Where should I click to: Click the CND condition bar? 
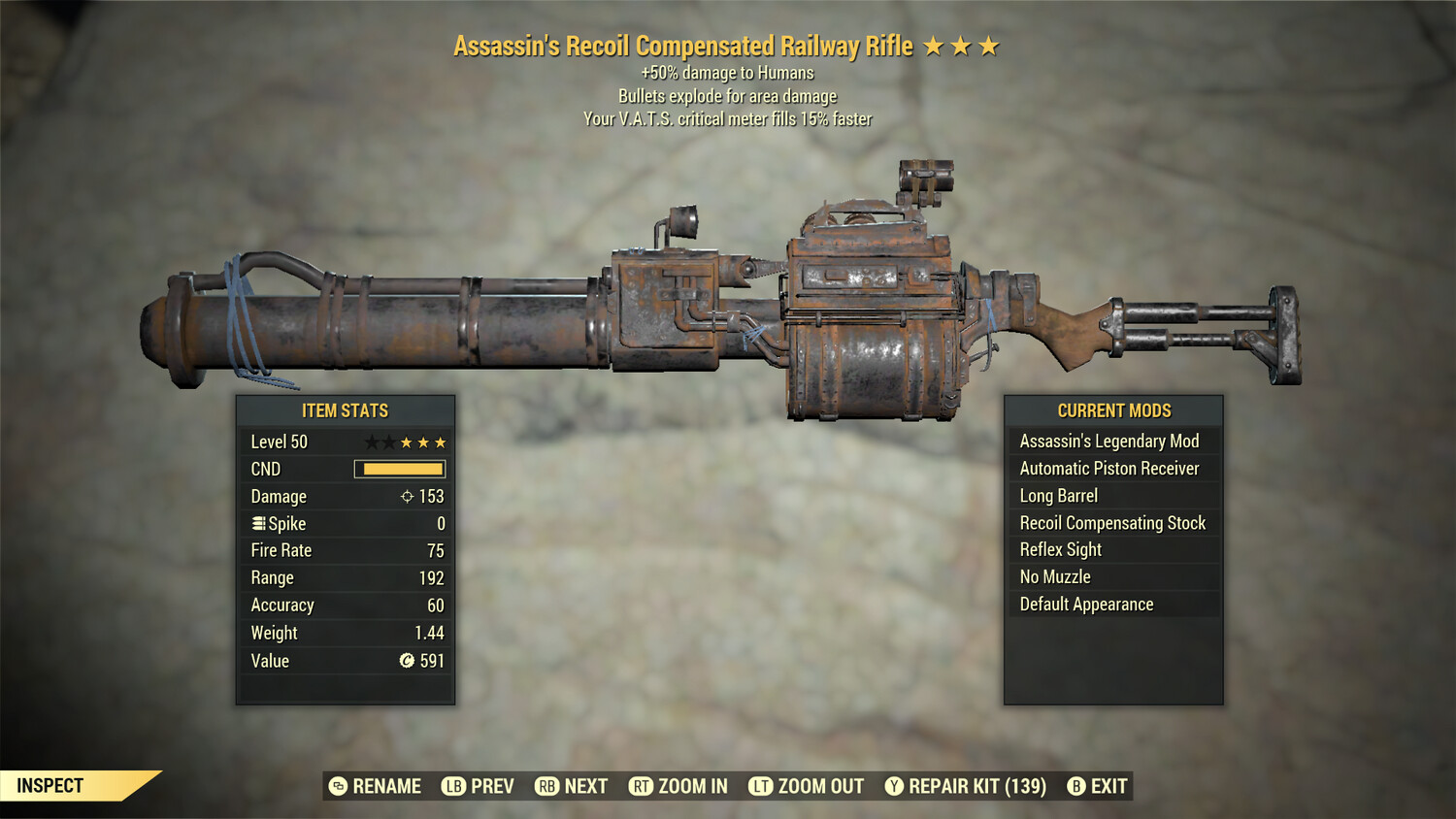[x=400, y=469]
